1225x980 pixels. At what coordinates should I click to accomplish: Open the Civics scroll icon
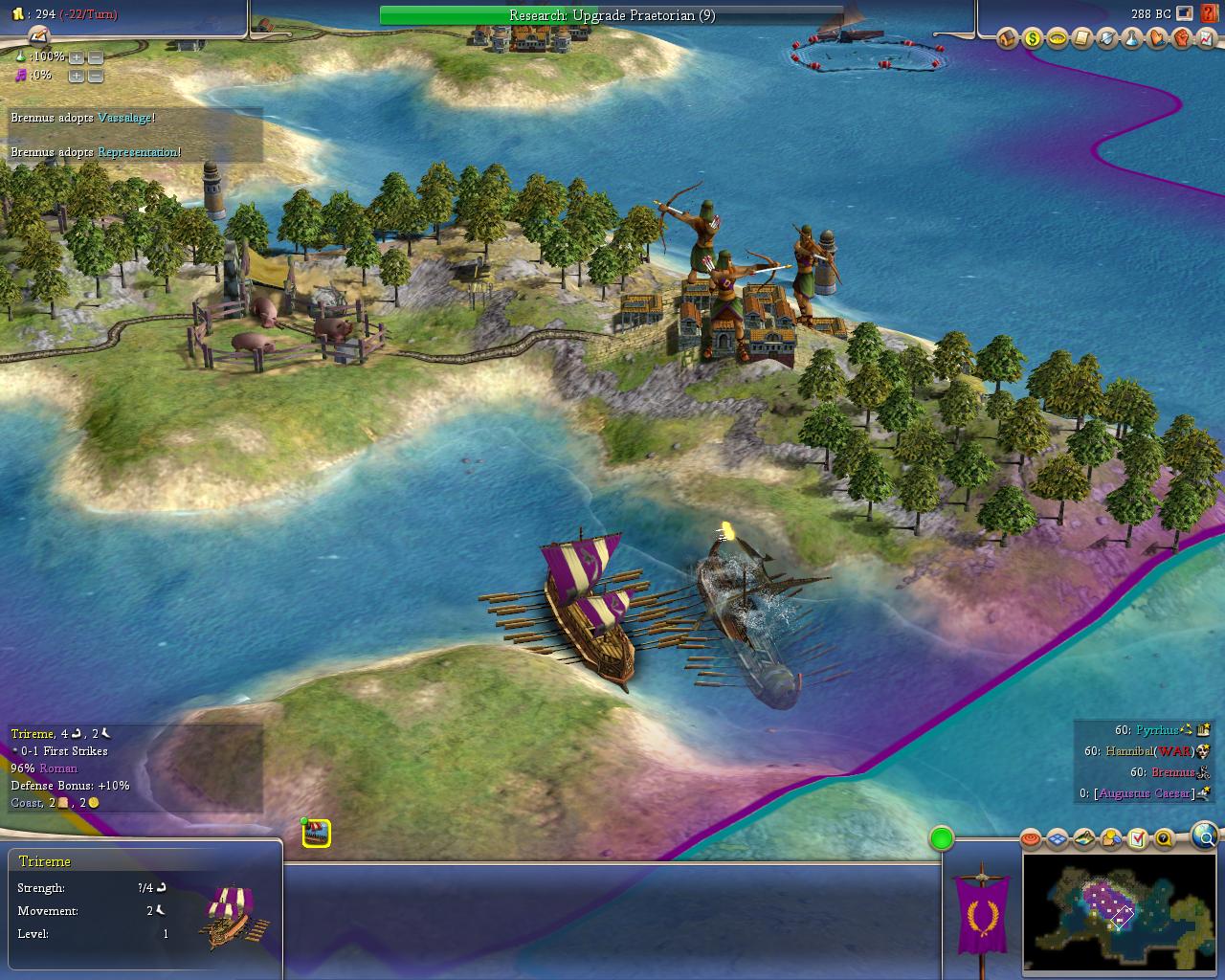coord(1081,38)
